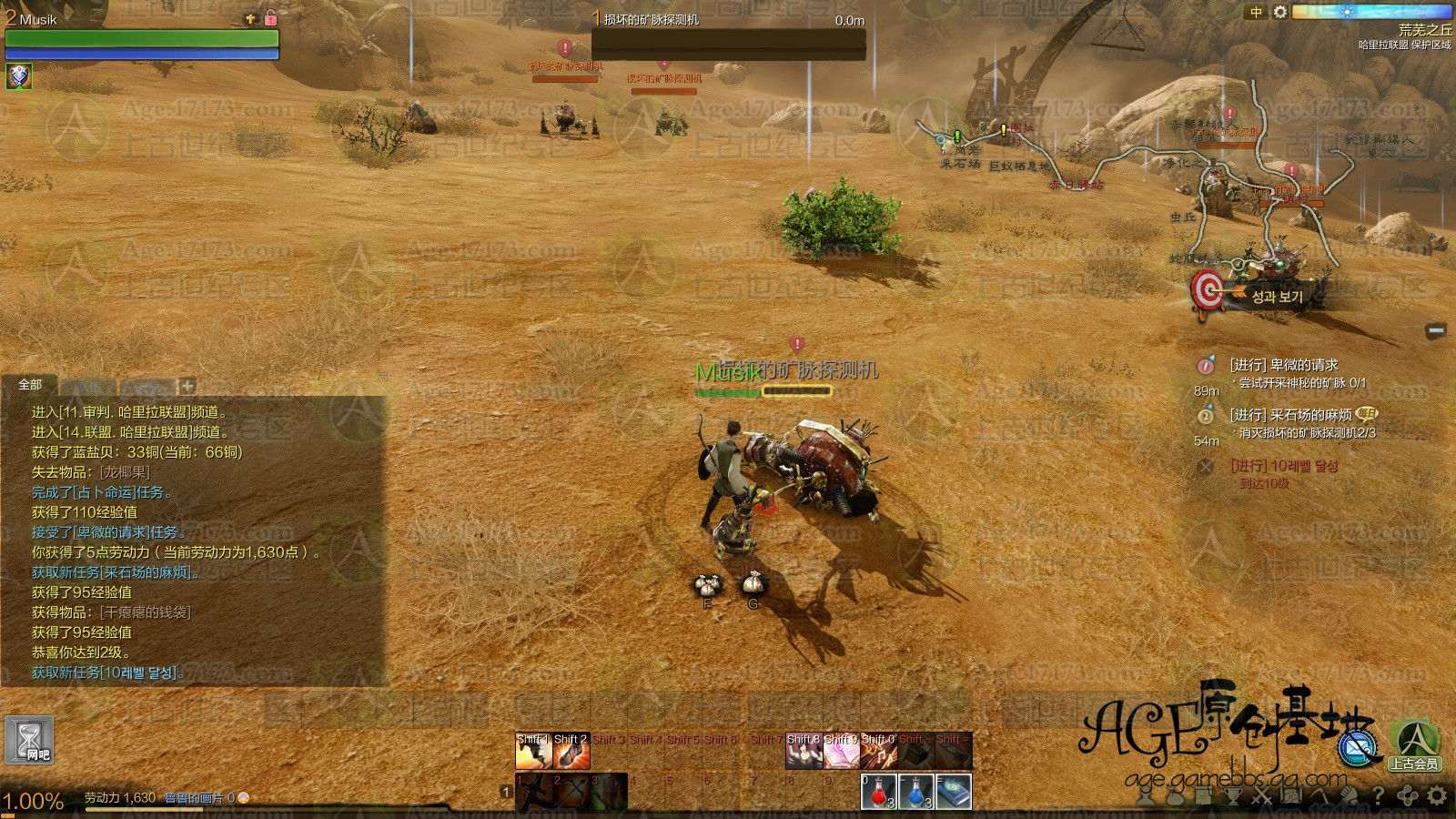This screenshot has width=1456, height=819.
Task: Select the 卑微的请求 quest tracker entry
Action: (x=1283, y=365)
